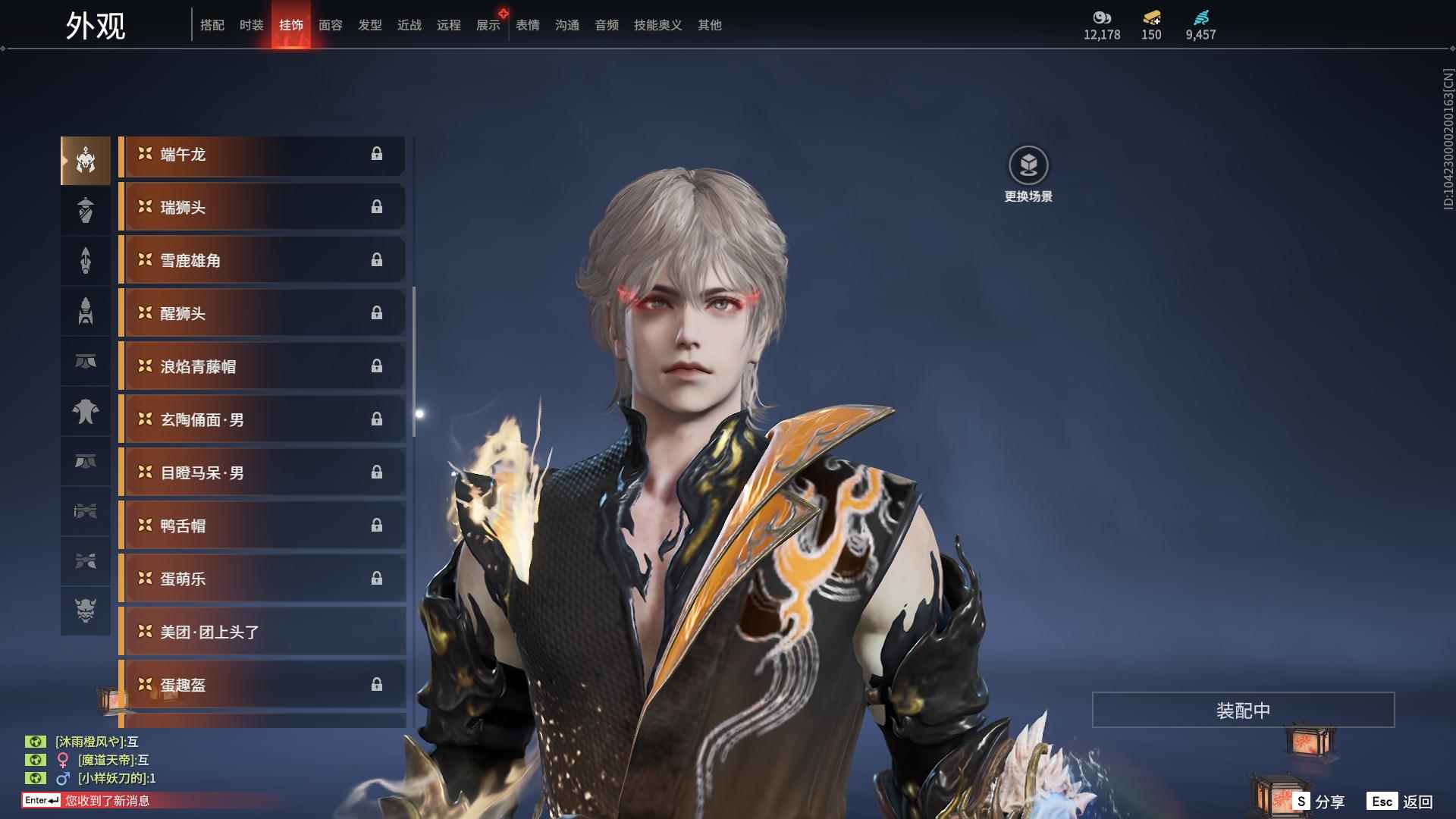Viewport: 1456px width, 819px height.
Task: Open the headwear accessory category icon
Action: pyautogui.click(x=86, y=160)
